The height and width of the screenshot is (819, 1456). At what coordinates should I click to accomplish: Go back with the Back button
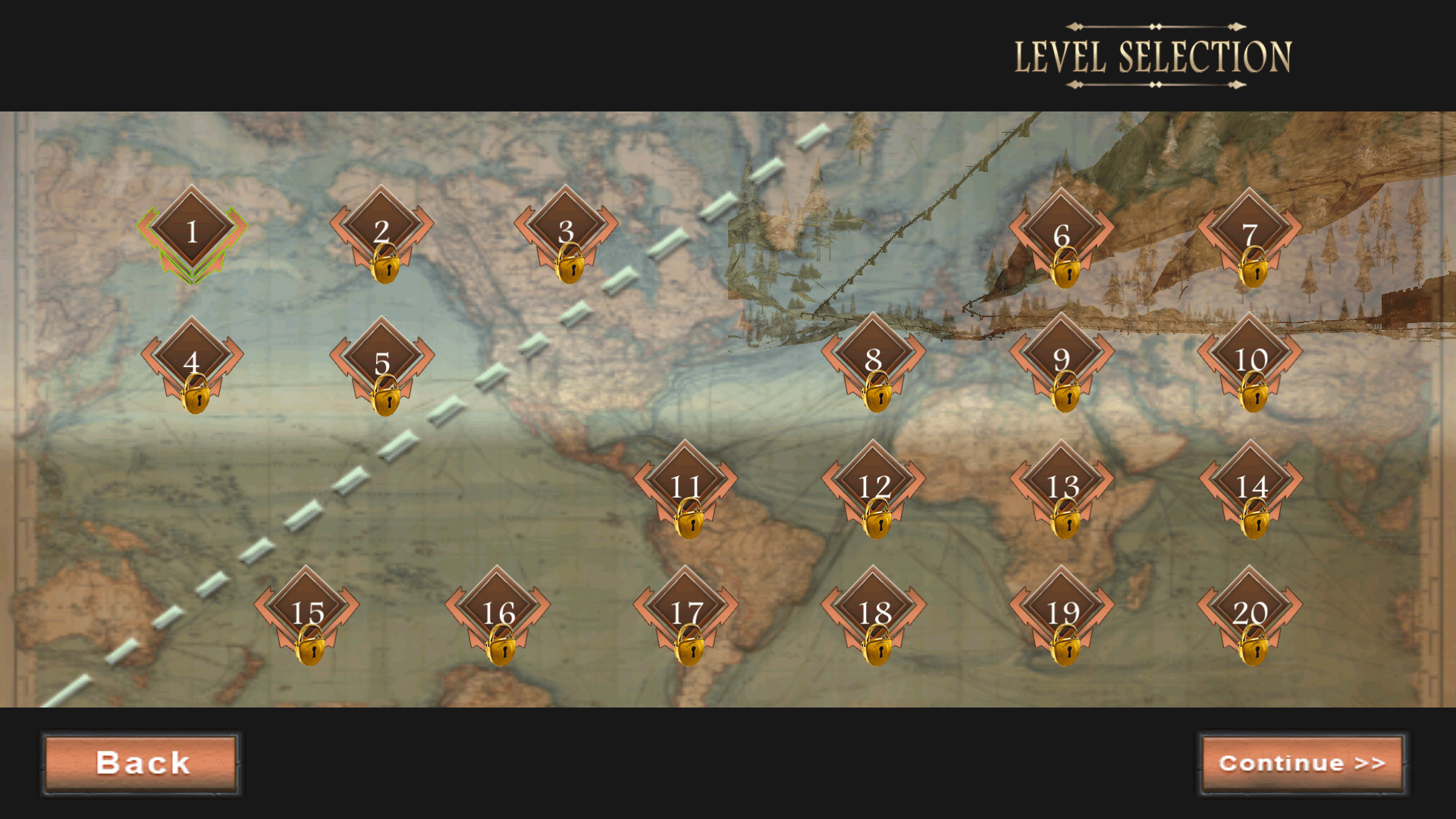[142, 763]
